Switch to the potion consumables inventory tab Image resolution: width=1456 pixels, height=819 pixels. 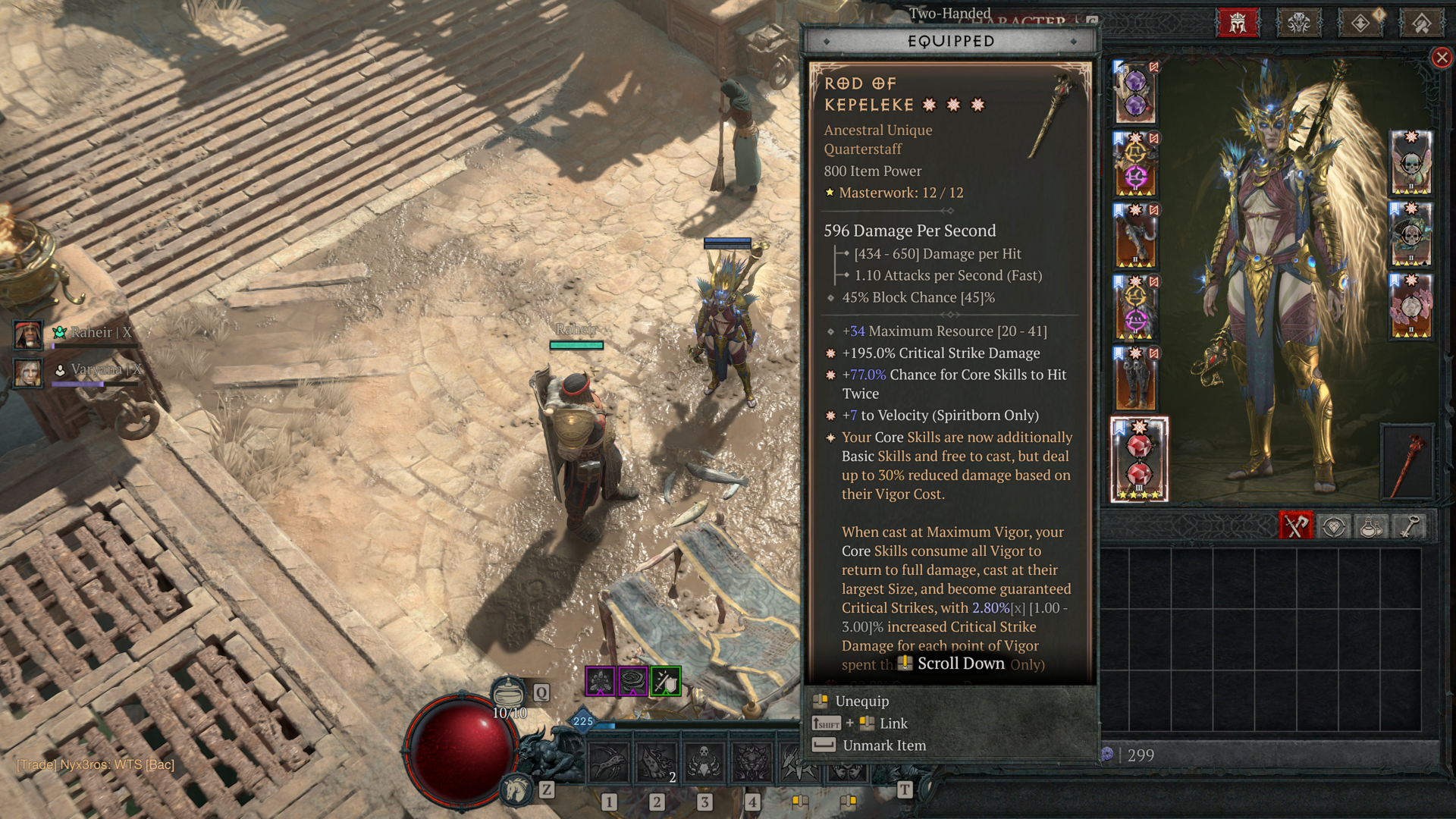[x=1371, y=526]
